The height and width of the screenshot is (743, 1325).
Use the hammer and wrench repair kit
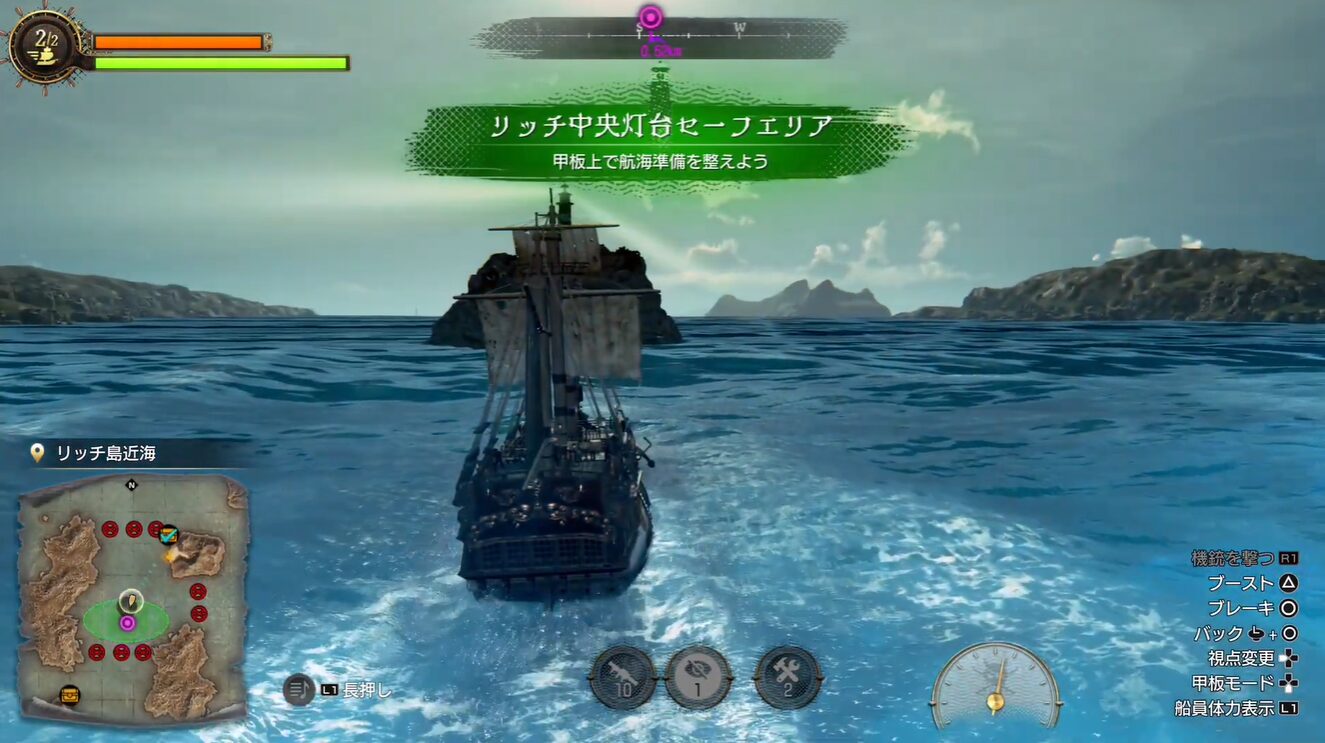(x=788, y=677)
